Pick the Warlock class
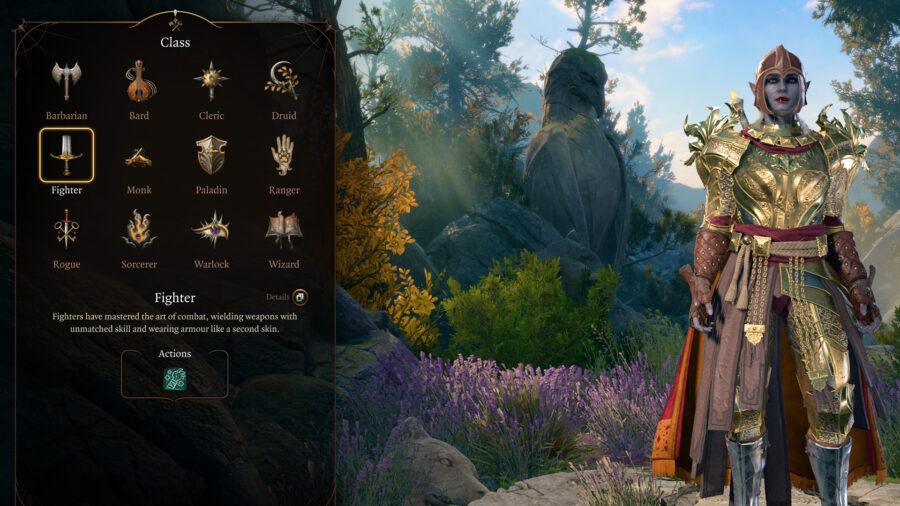Screen dimensions: 900x506 [x=211, y=230]
